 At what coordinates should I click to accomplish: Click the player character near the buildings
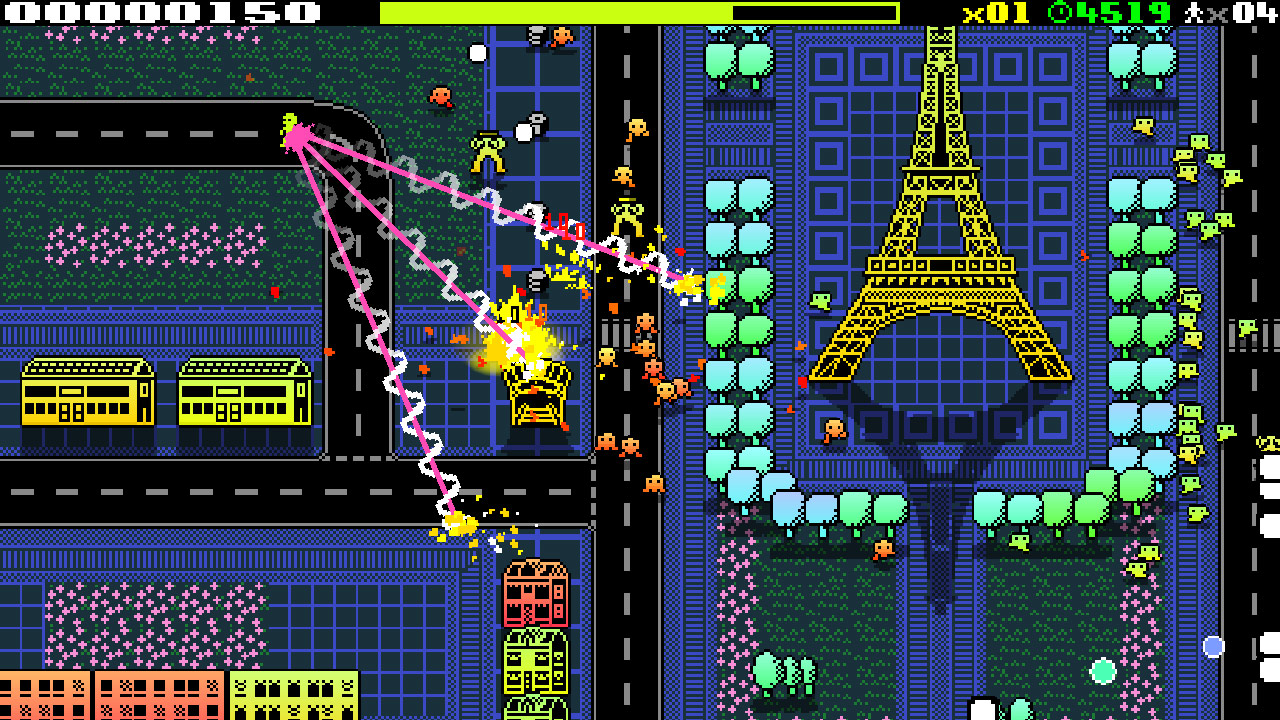490,150
